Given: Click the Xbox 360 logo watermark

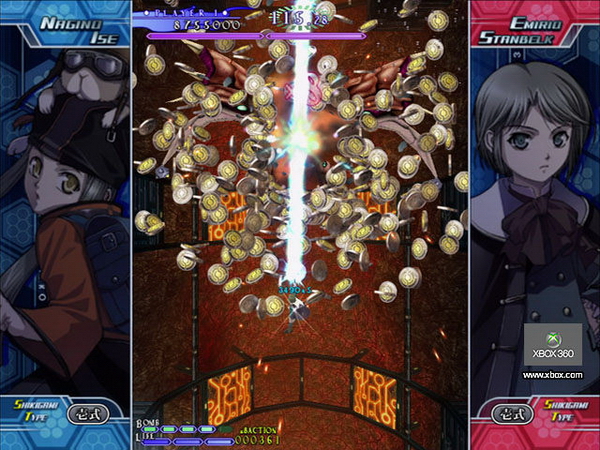Looking at the screenshot, I should tap(552, 343).
